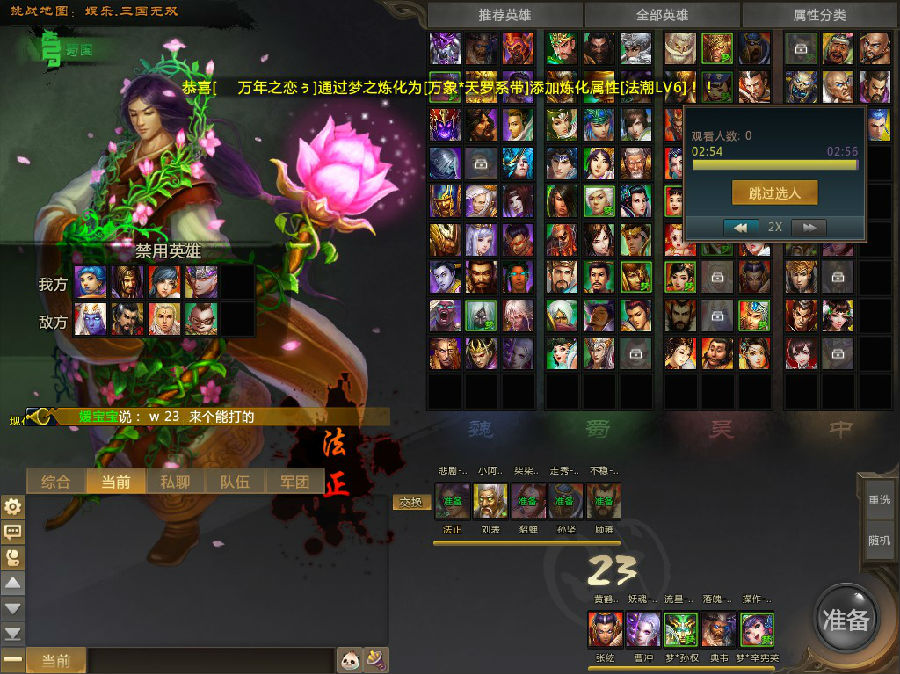Click the 准备 ready button
This screenshot has height=674, width=900.
846,618
